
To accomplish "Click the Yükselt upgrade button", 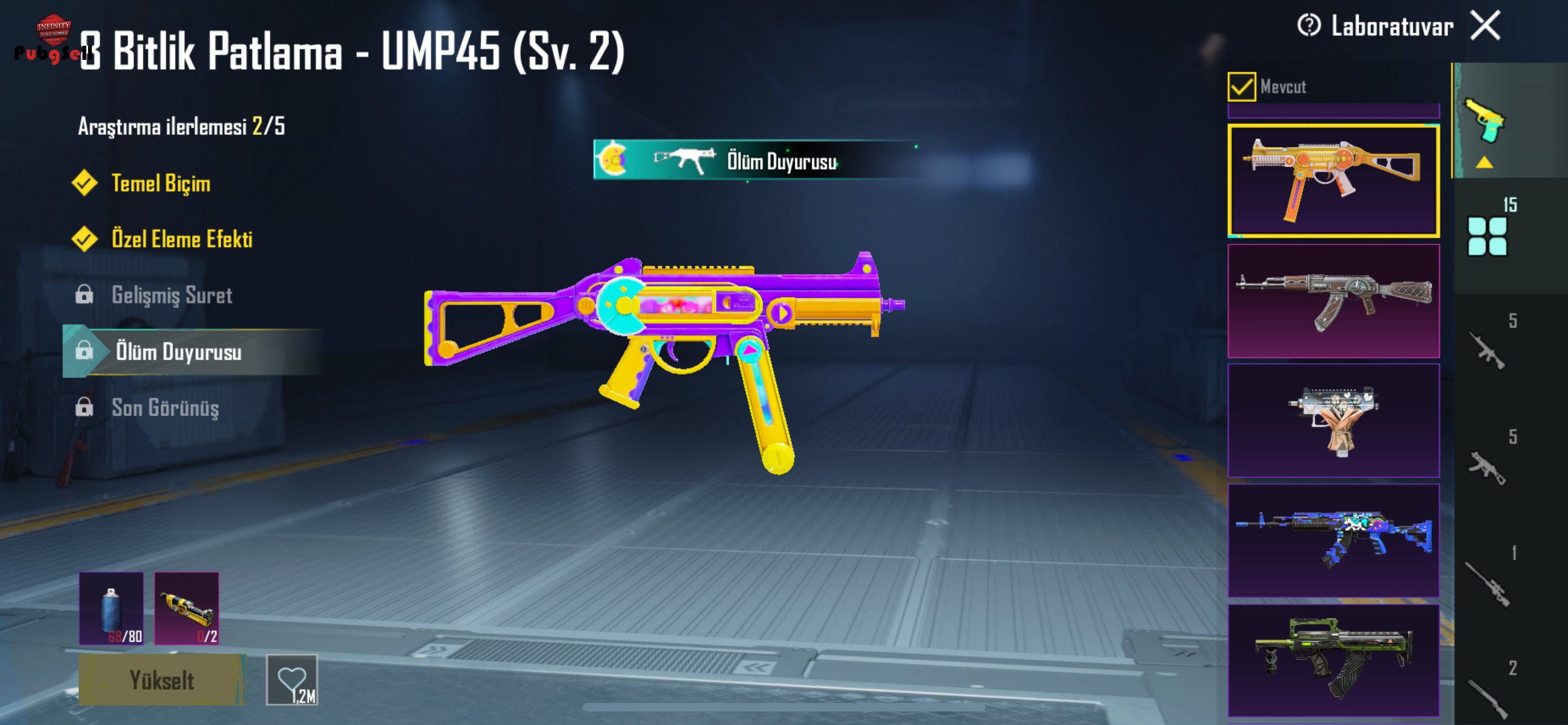I will pyautogui.click(x=162, y=680).
